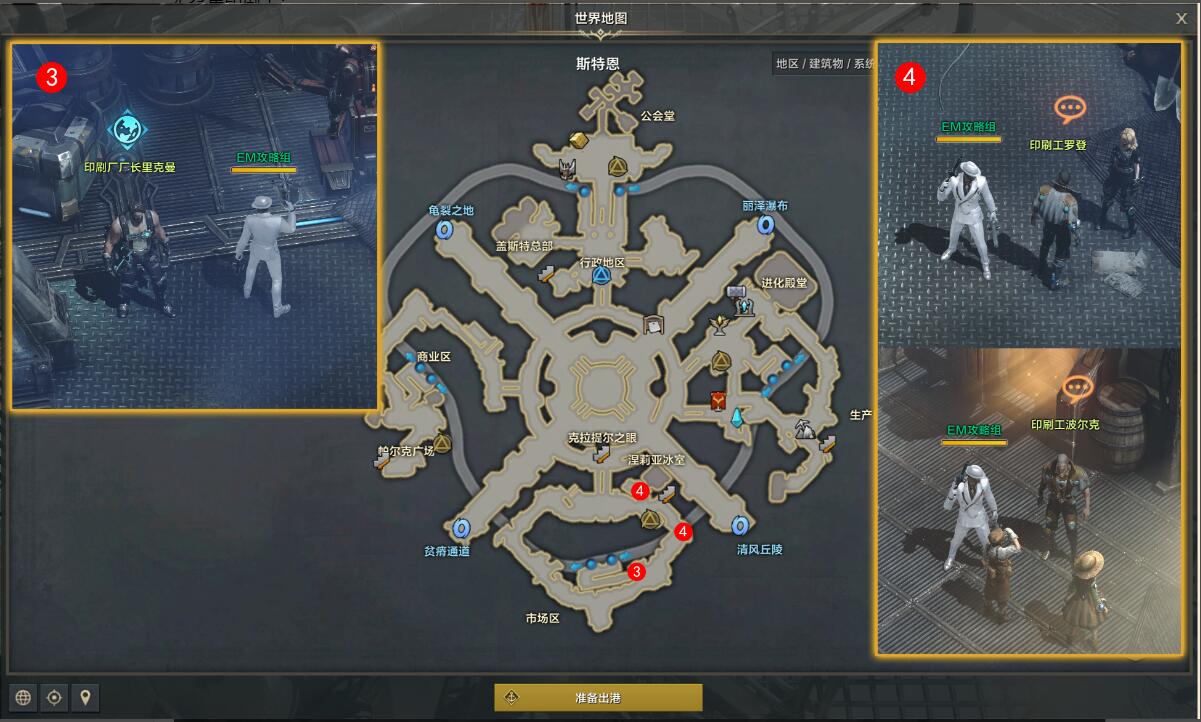The height and width of the screenshot is (722, 1201).
Task: Click the trophy icon on the map
Action: coord(718,324)
